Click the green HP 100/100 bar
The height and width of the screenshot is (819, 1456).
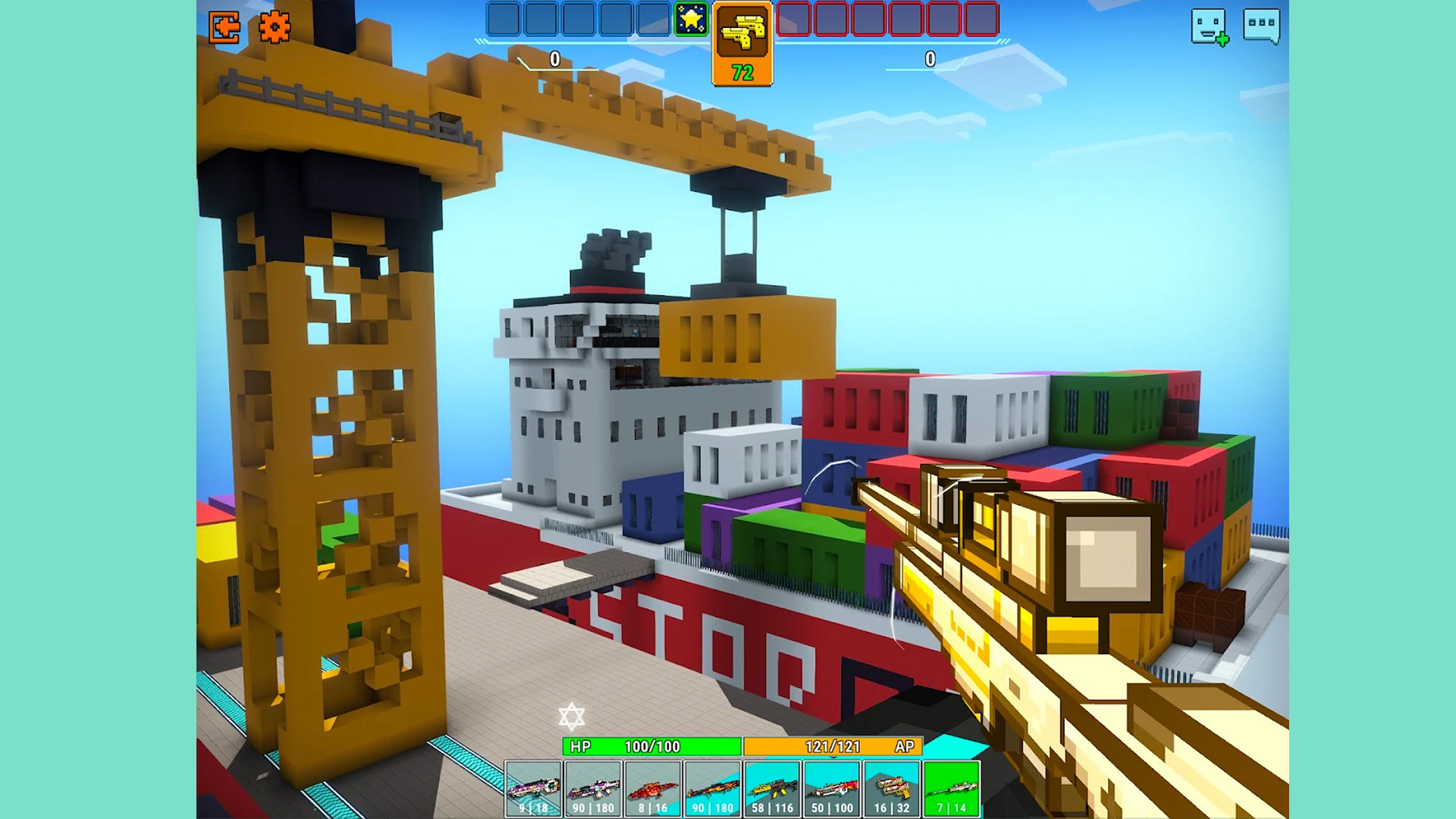point(654,746)
